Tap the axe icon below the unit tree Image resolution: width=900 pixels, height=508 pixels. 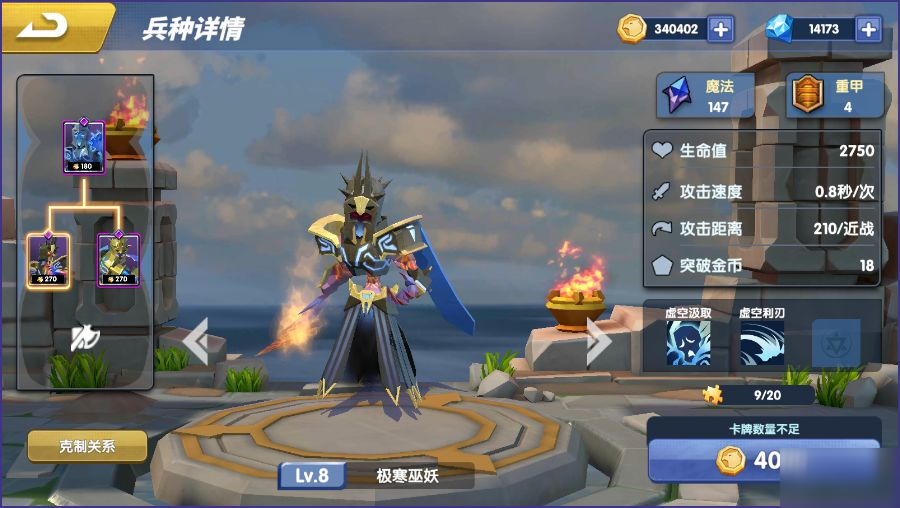84,340
